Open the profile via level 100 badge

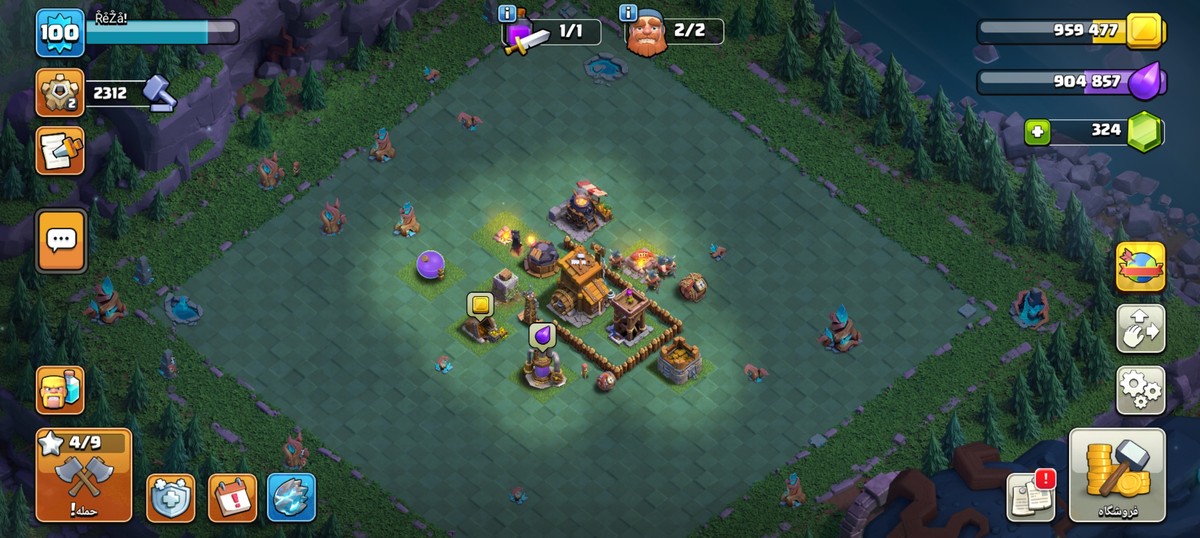click(60, 33)
